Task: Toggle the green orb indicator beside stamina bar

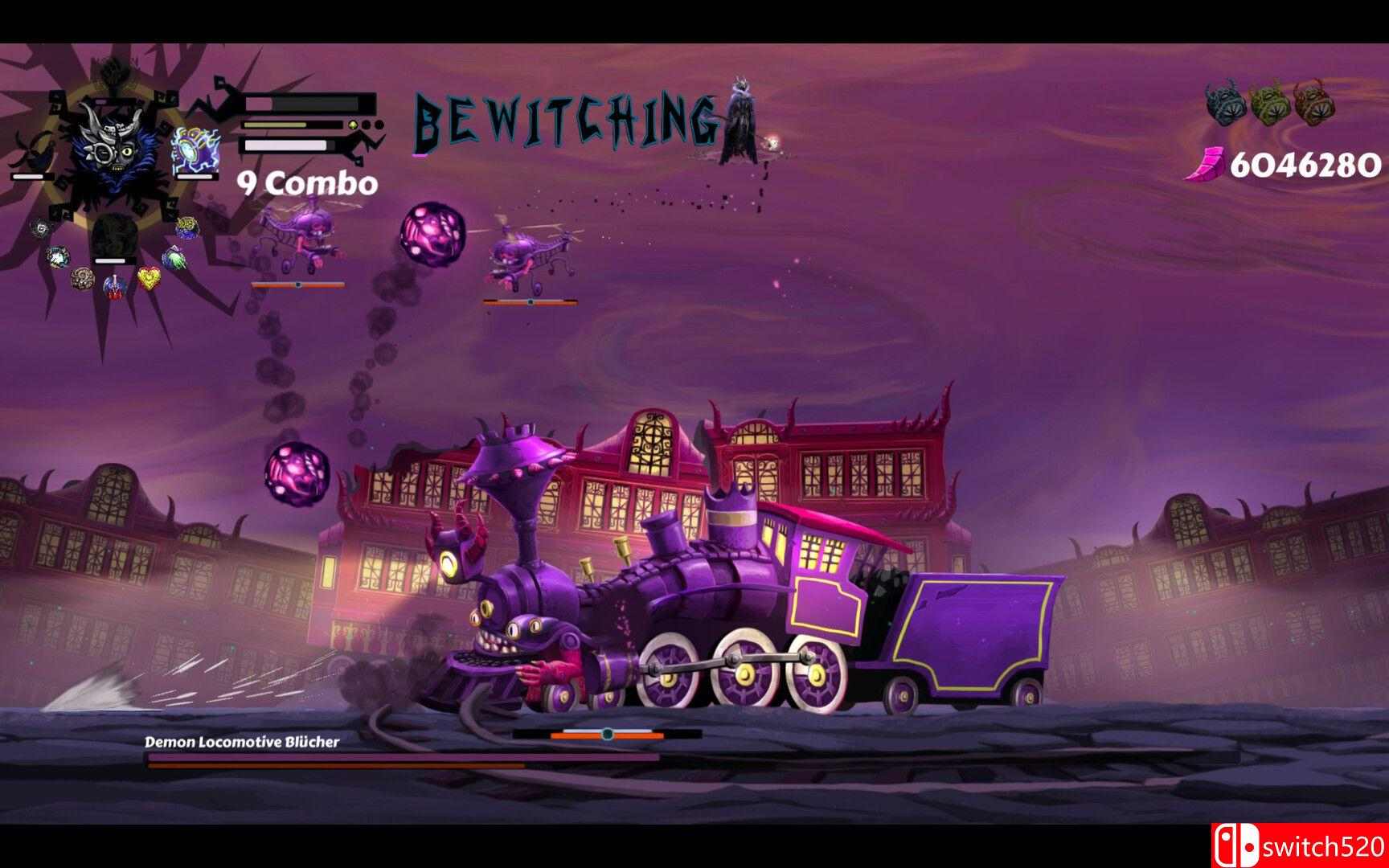Action: [353, 125]
